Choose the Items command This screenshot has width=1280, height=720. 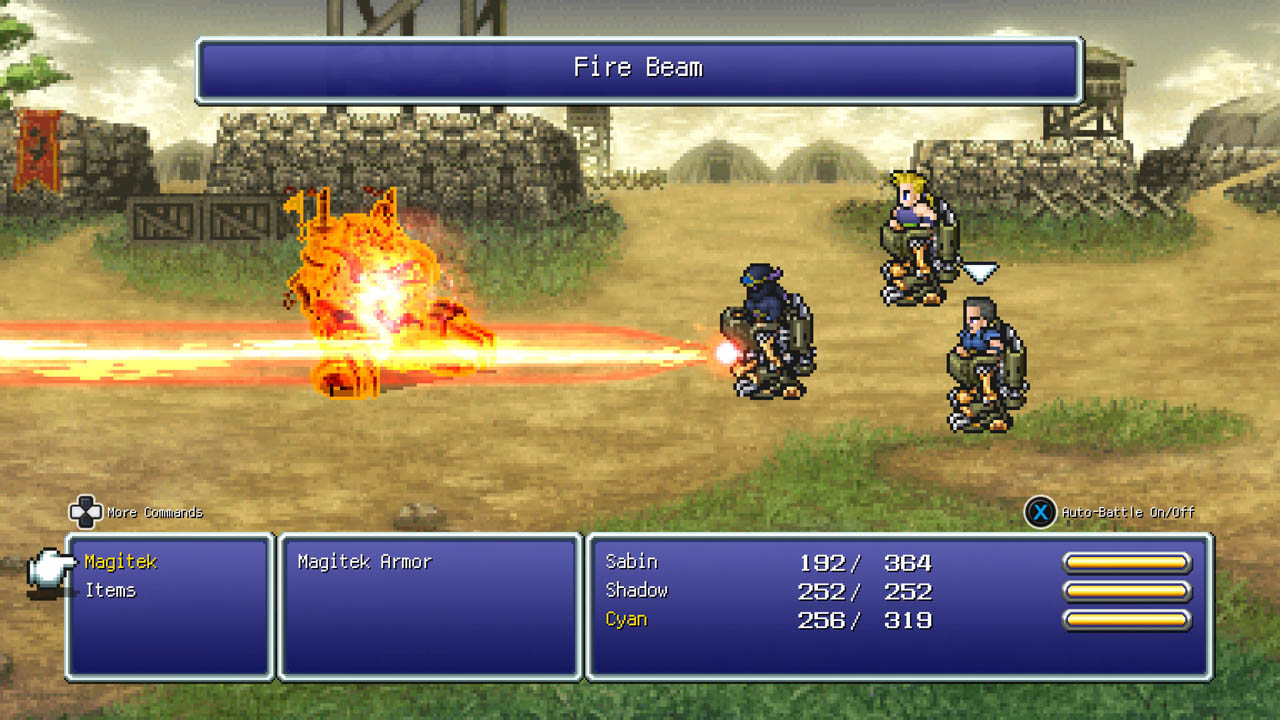[x=110, y=591]
